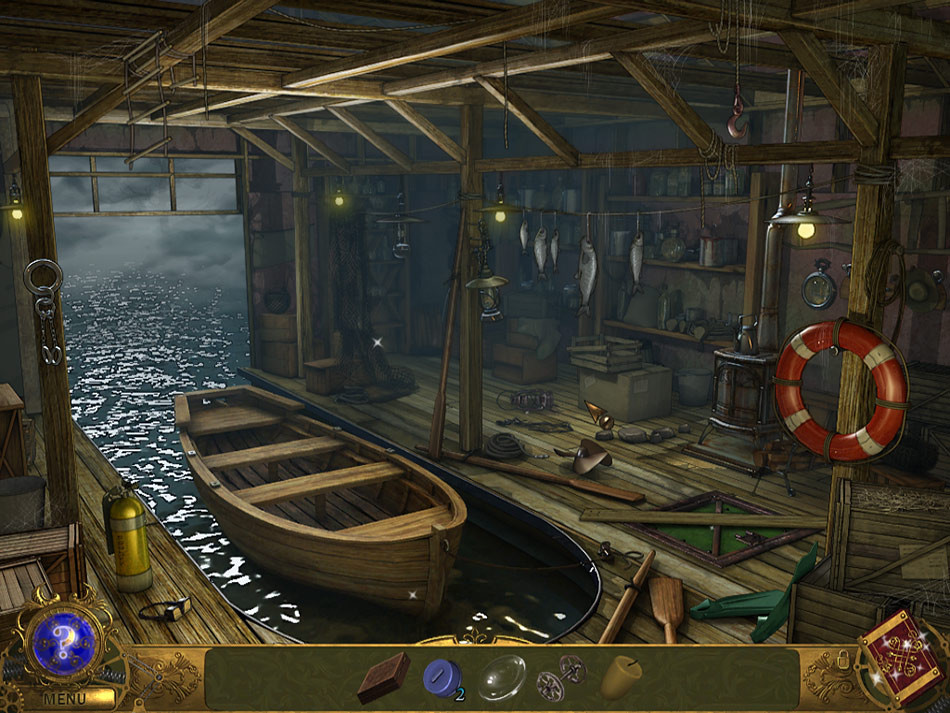The width and height of the screenshot is (950, 713).
Task: Select the brown book in the inventory
Action: pyautogui.click(x=383, y=677)
